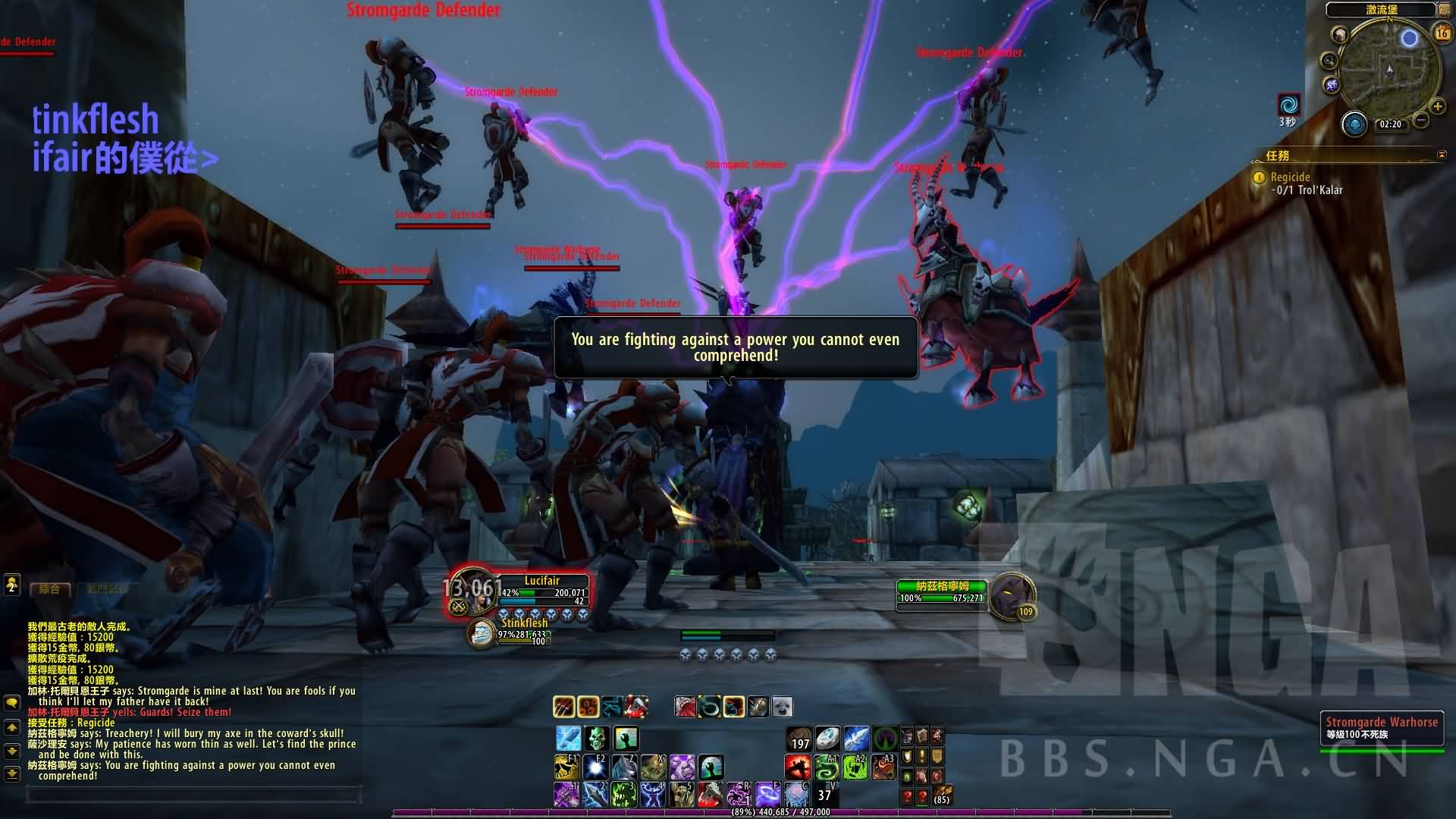1456x819 pixels.
Task: Open the minimap tracking magnifier button
Action: pyautogui.click(x=1329, y=61)
